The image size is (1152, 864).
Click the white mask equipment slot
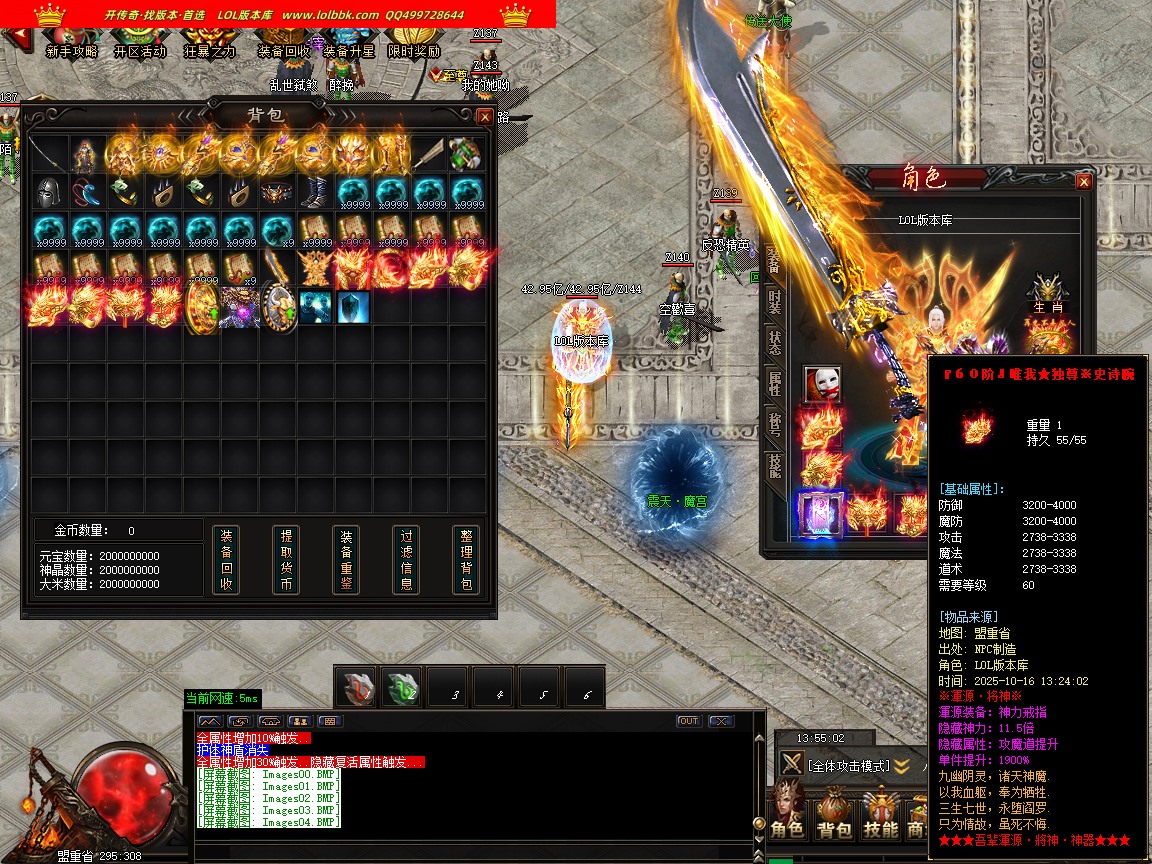(822, 383)
